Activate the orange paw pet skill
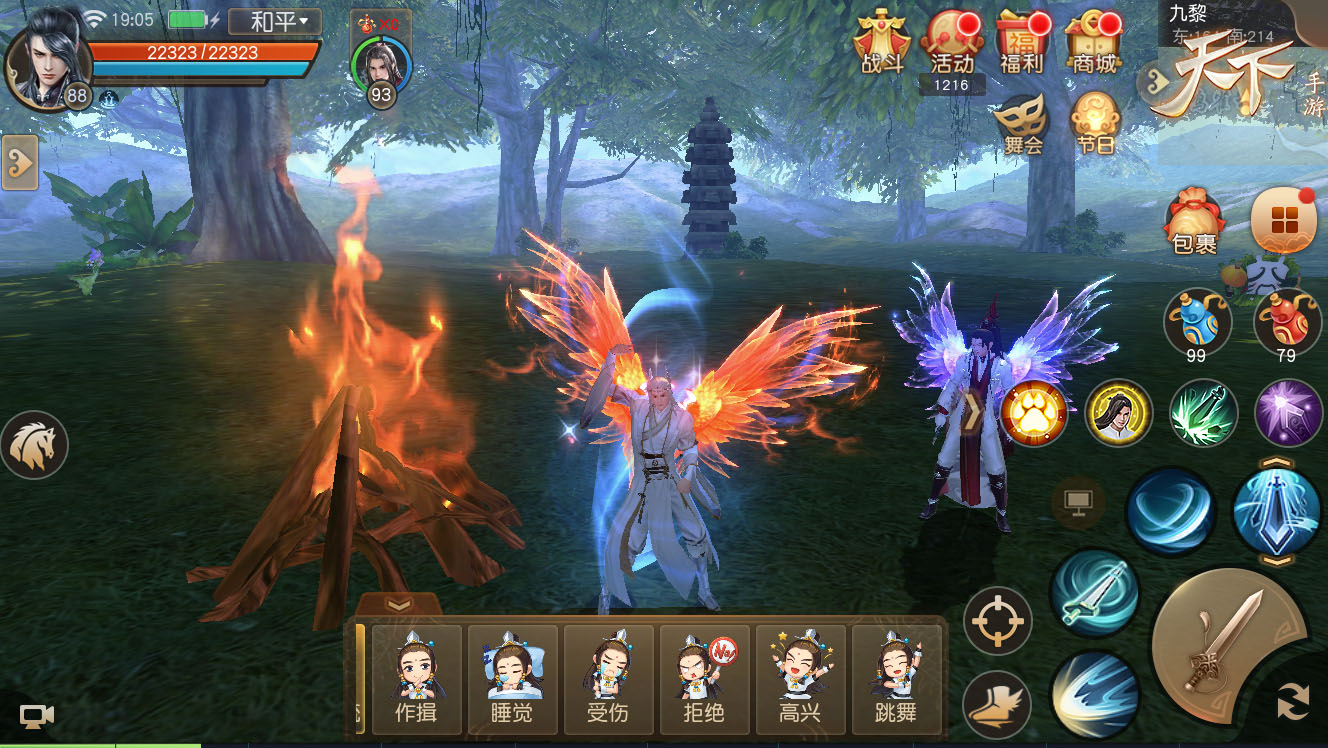The height and width of the screenshot is (748, 1328). (x=1033, y=412)
